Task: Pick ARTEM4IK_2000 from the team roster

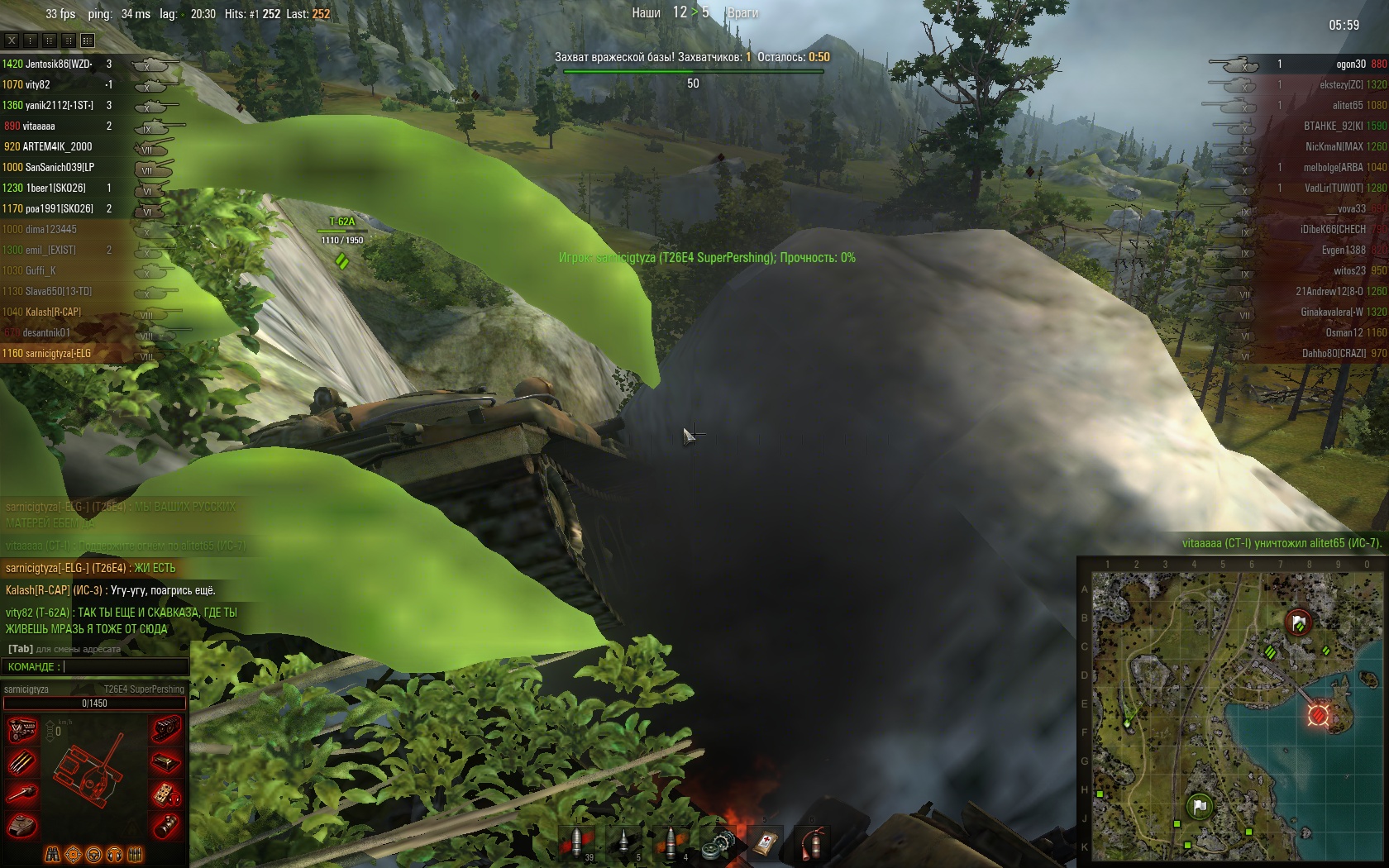Action: [57, 146]
